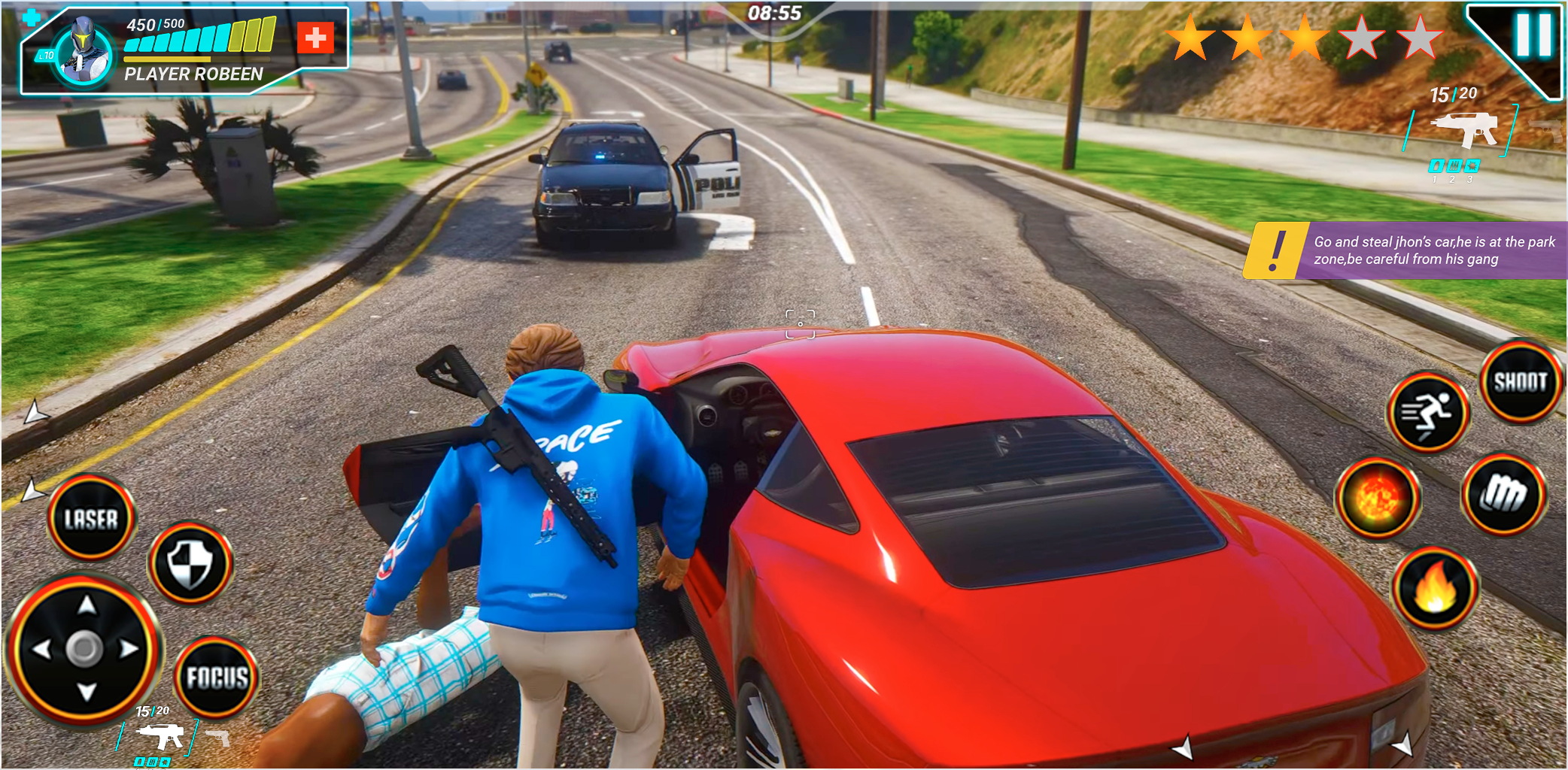
Task: Expand the mission notification about stealing Jhon's car
Action: pyautogui.click(x=1430, y=250)
